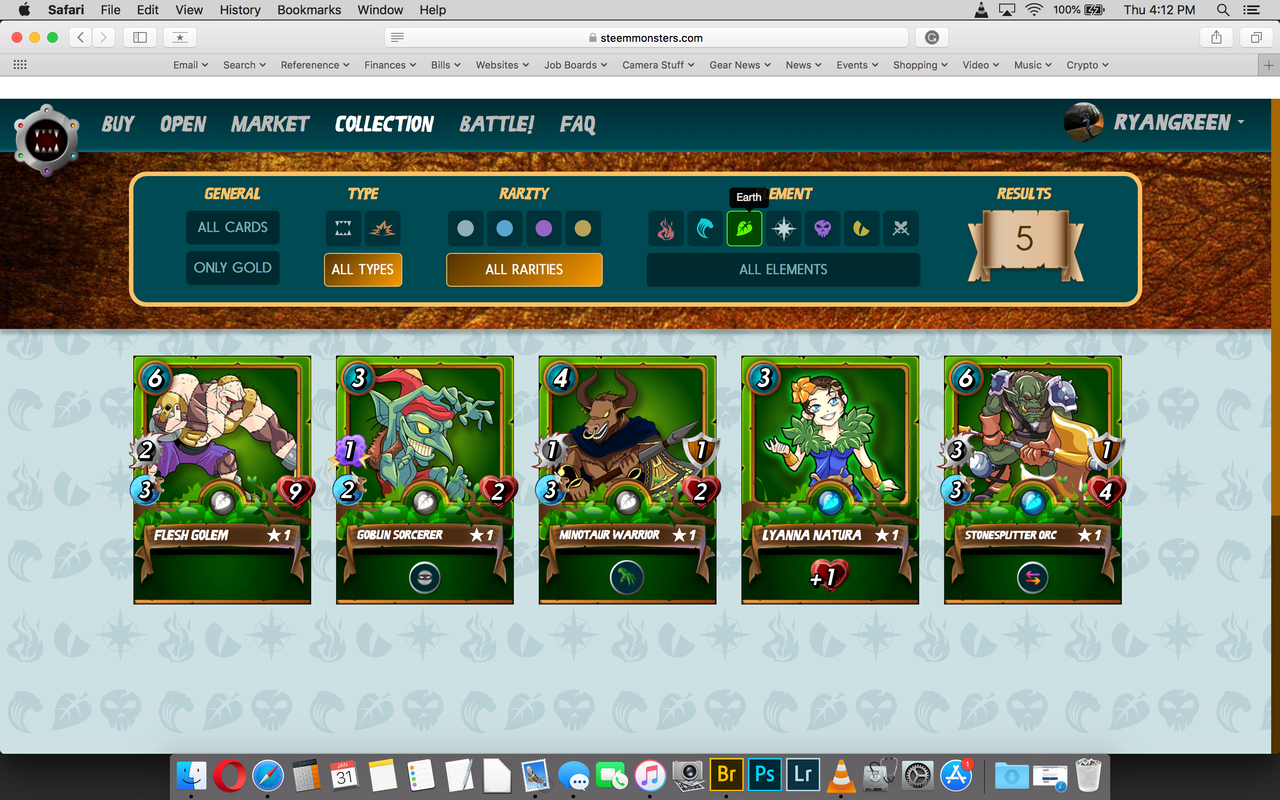Filter to Only Gold cards
This screenshot has height=800, width=1280.
(232, 267)
